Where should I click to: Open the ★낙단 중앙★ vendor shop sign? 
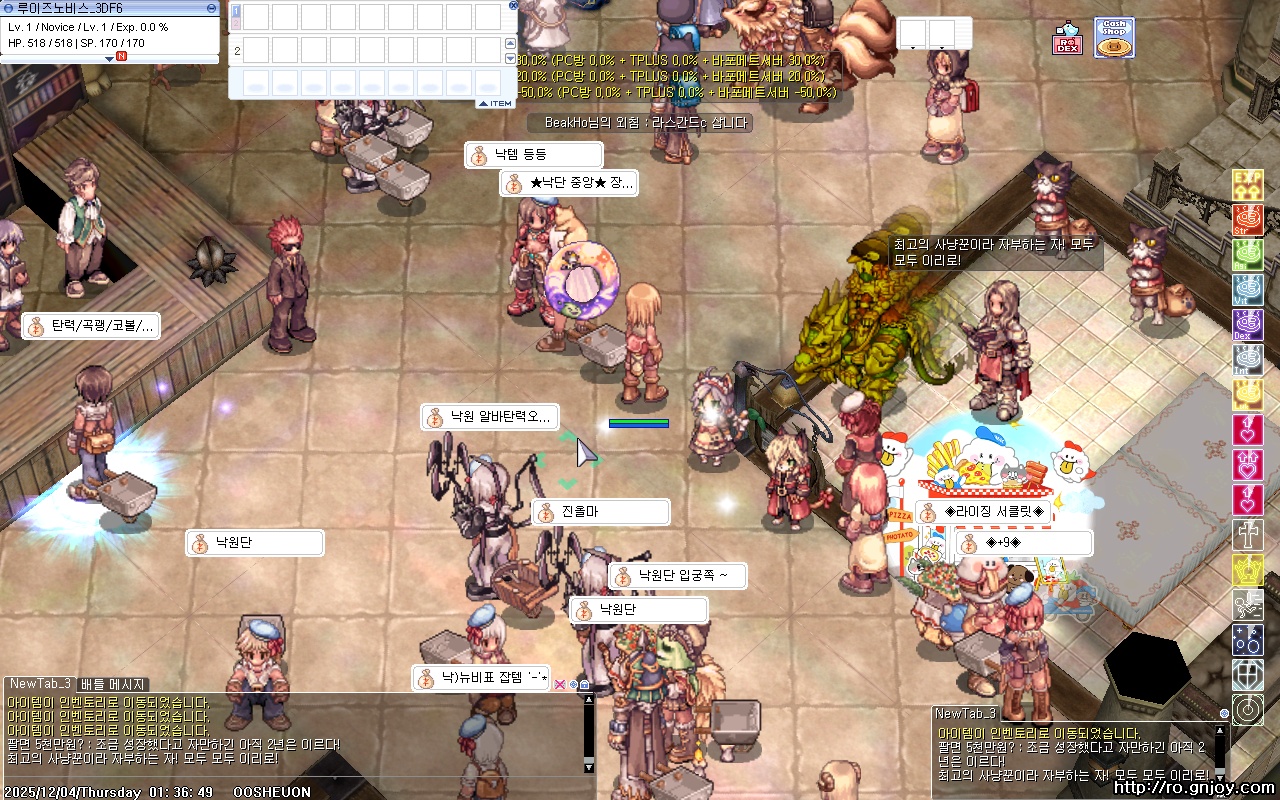pos(569,184)
